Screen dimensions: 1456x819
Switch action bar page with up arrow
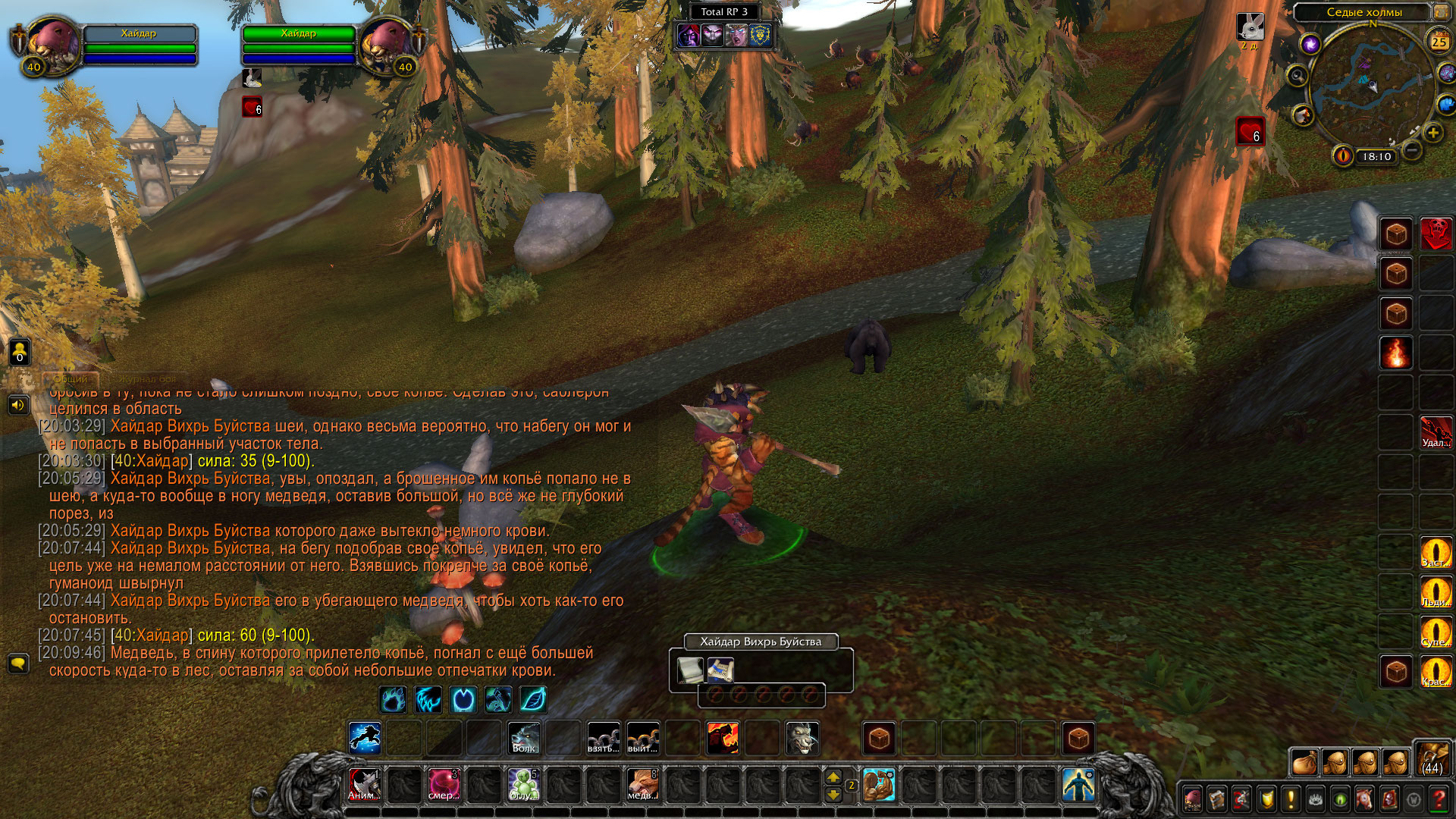[x=833, y=777]
